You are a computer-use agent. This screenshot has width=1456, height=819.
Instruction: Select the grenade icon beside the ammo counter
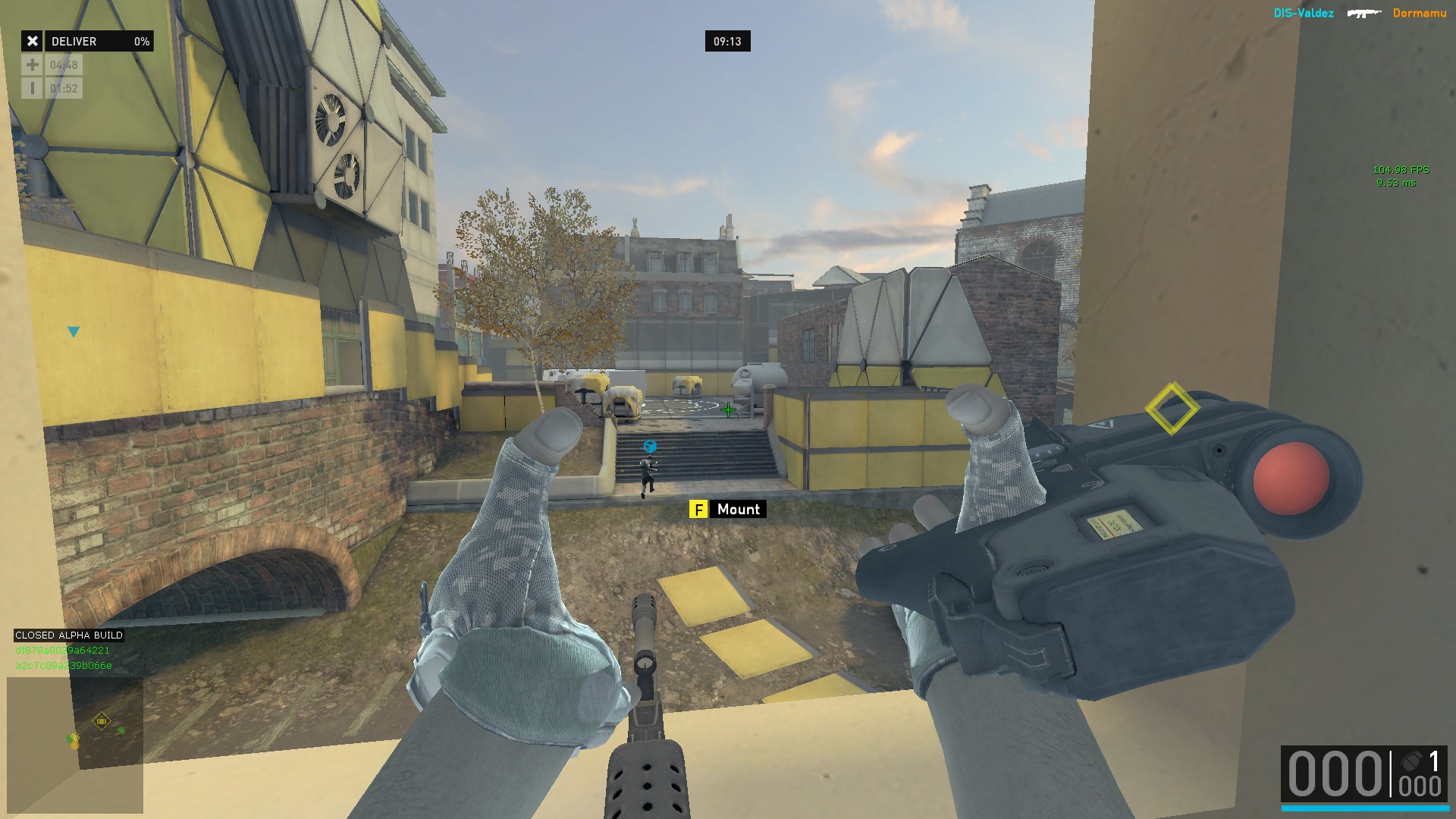tap(1411, 761)
